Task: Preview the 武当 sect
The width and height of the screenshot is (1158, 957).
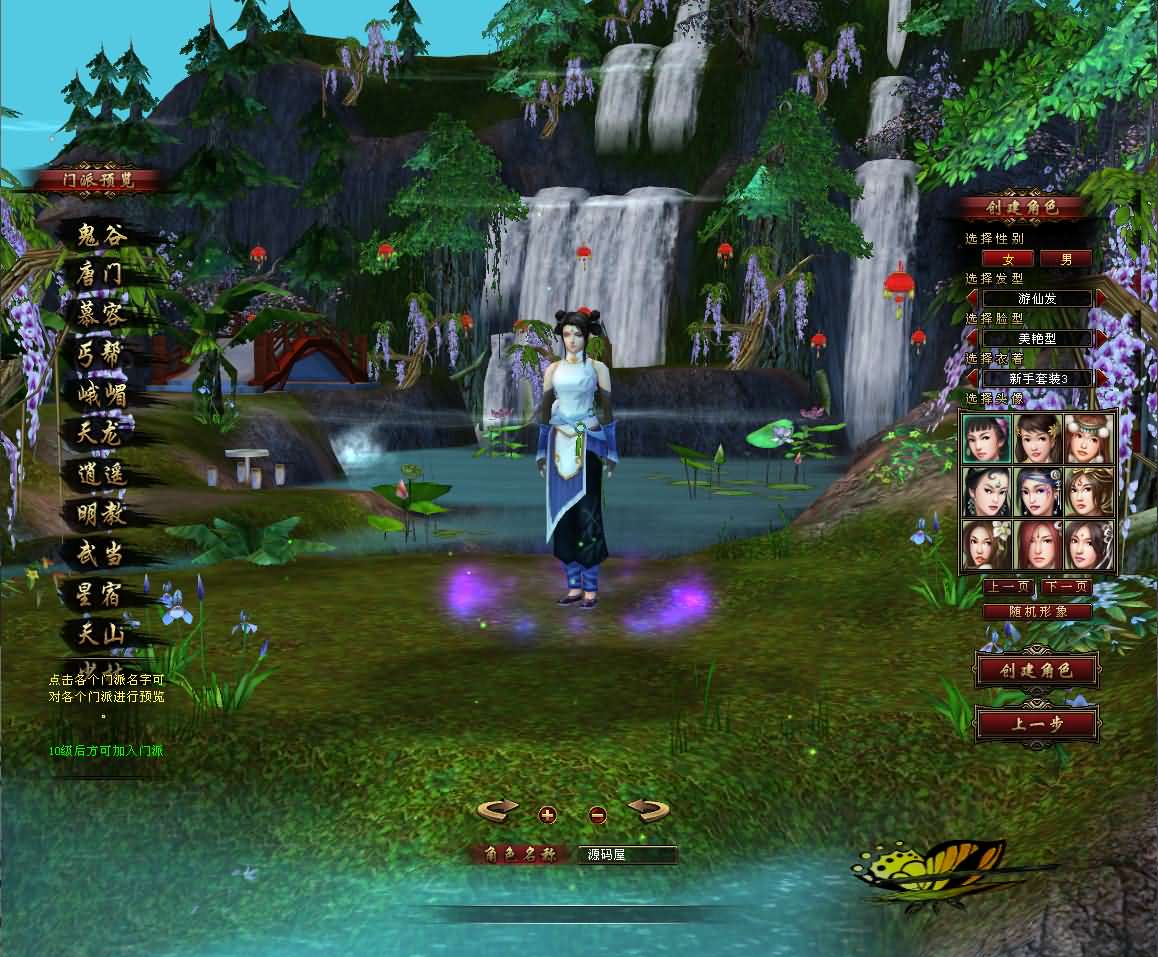Action: (x=103, y=554)
